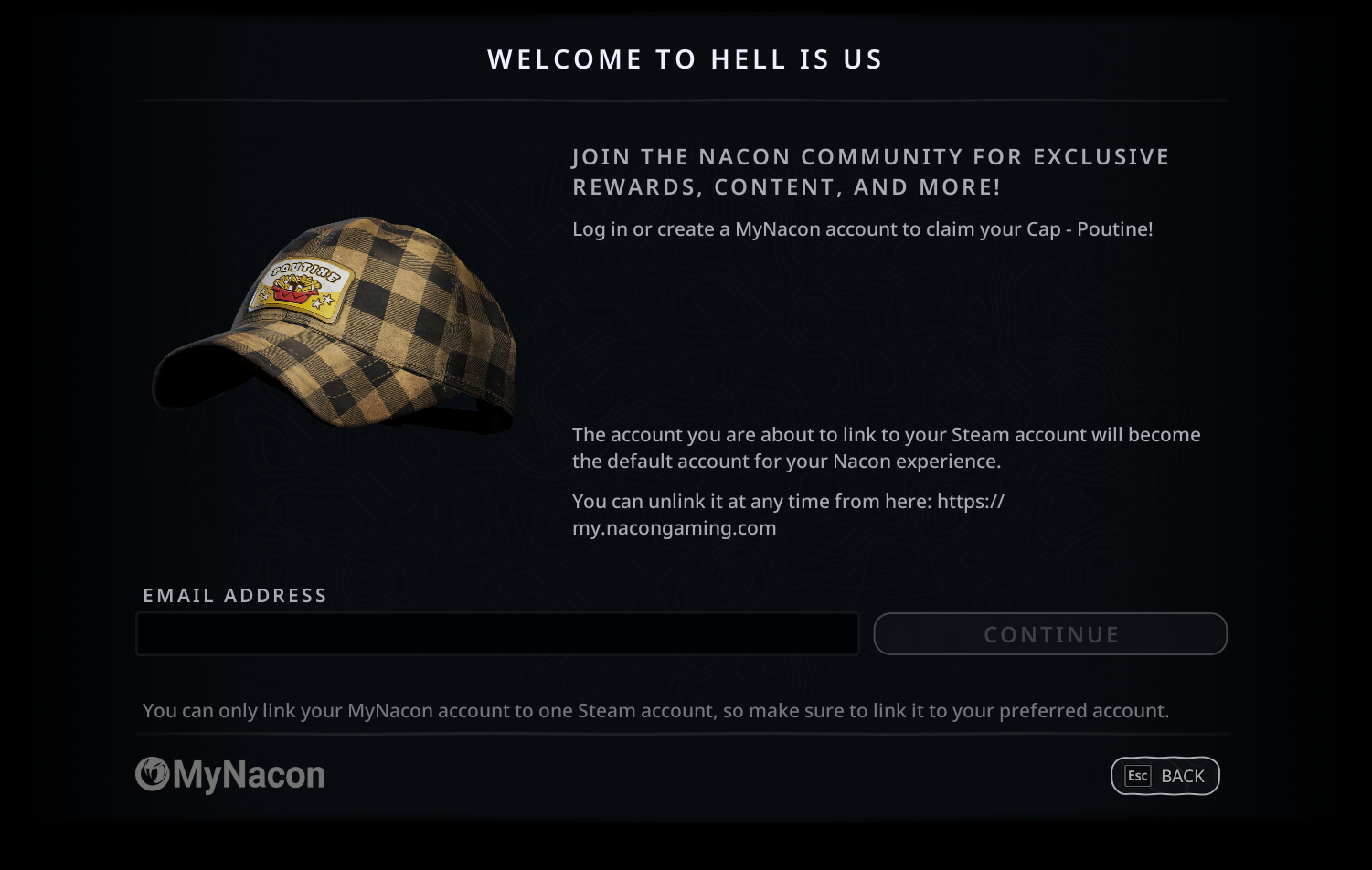Click the WELCOME TO HELL IS US title
The image size is (1372, 870).
685,58
